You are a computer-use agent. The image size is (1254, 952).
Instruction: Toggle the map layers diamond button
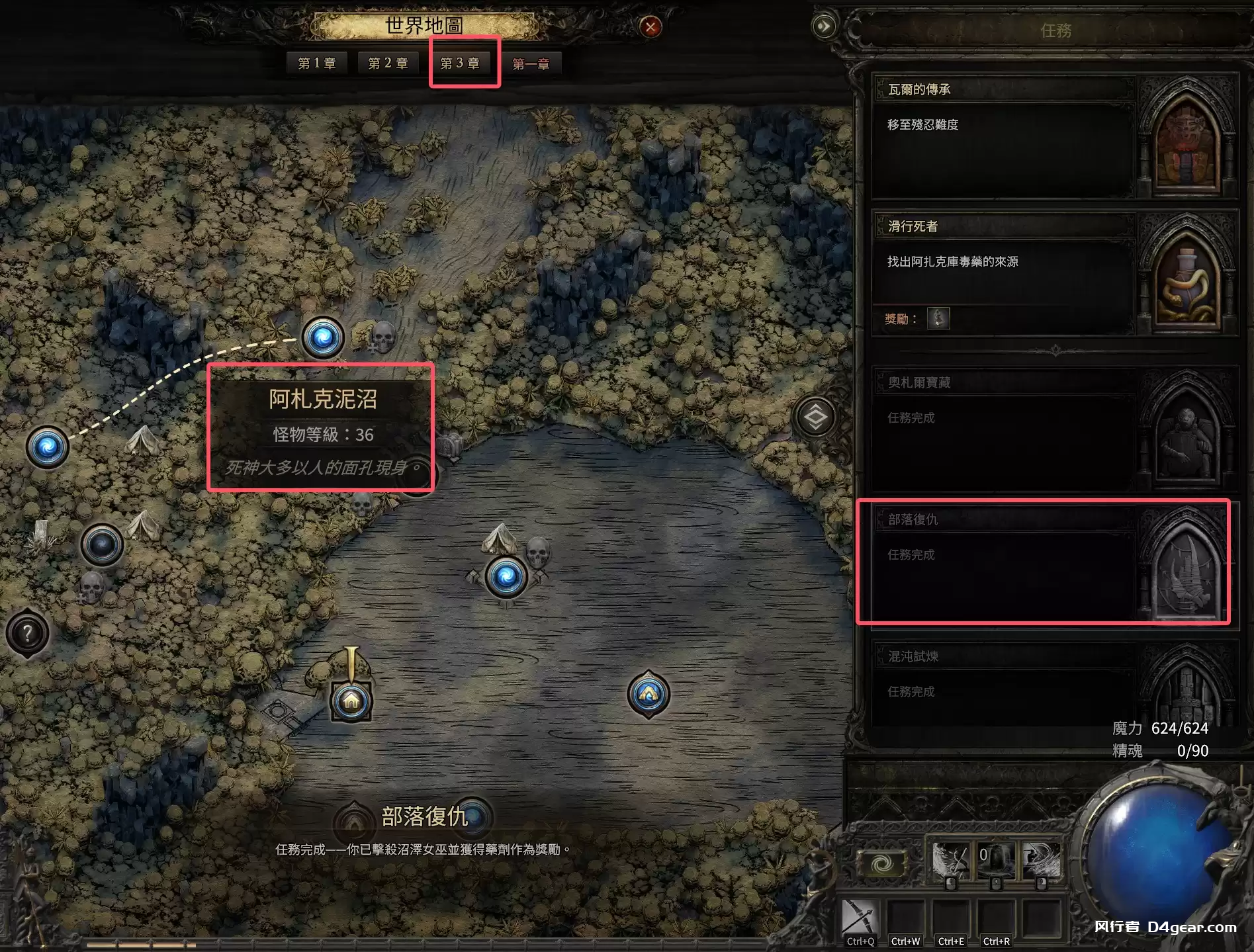point(815,417)
